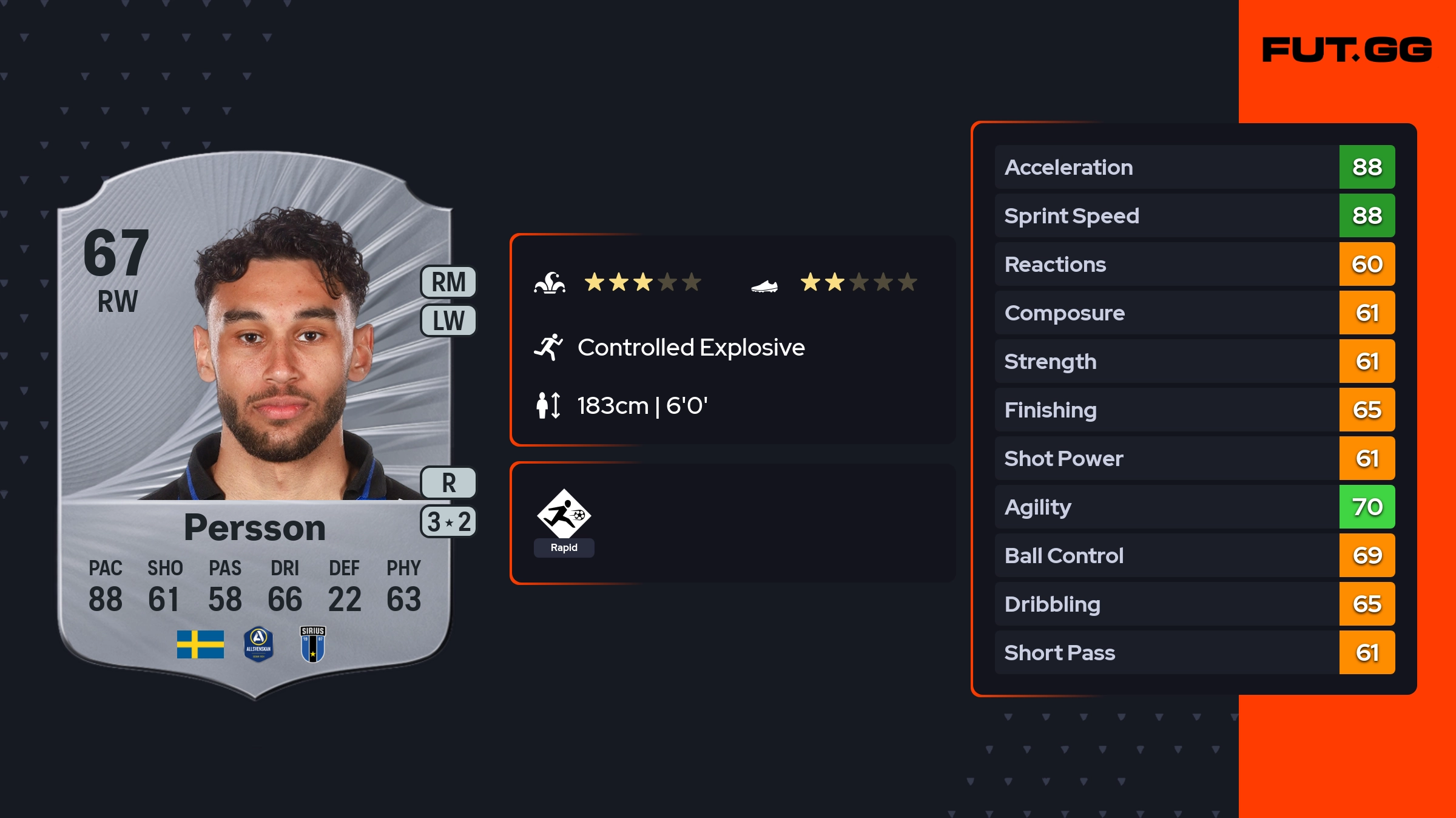Select the skill moves and weak foot badge
The width and height of the screenshot is (1456, 818).
448,522
